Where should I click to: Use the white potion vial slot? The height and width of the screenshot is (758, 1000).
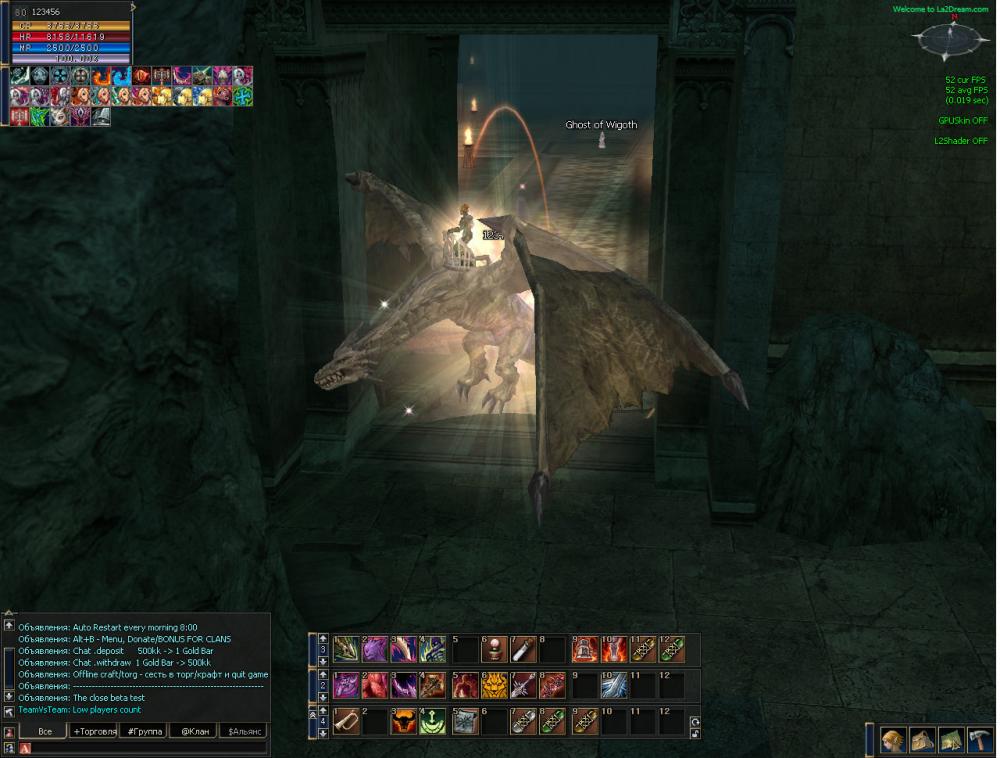click(524, 649)
